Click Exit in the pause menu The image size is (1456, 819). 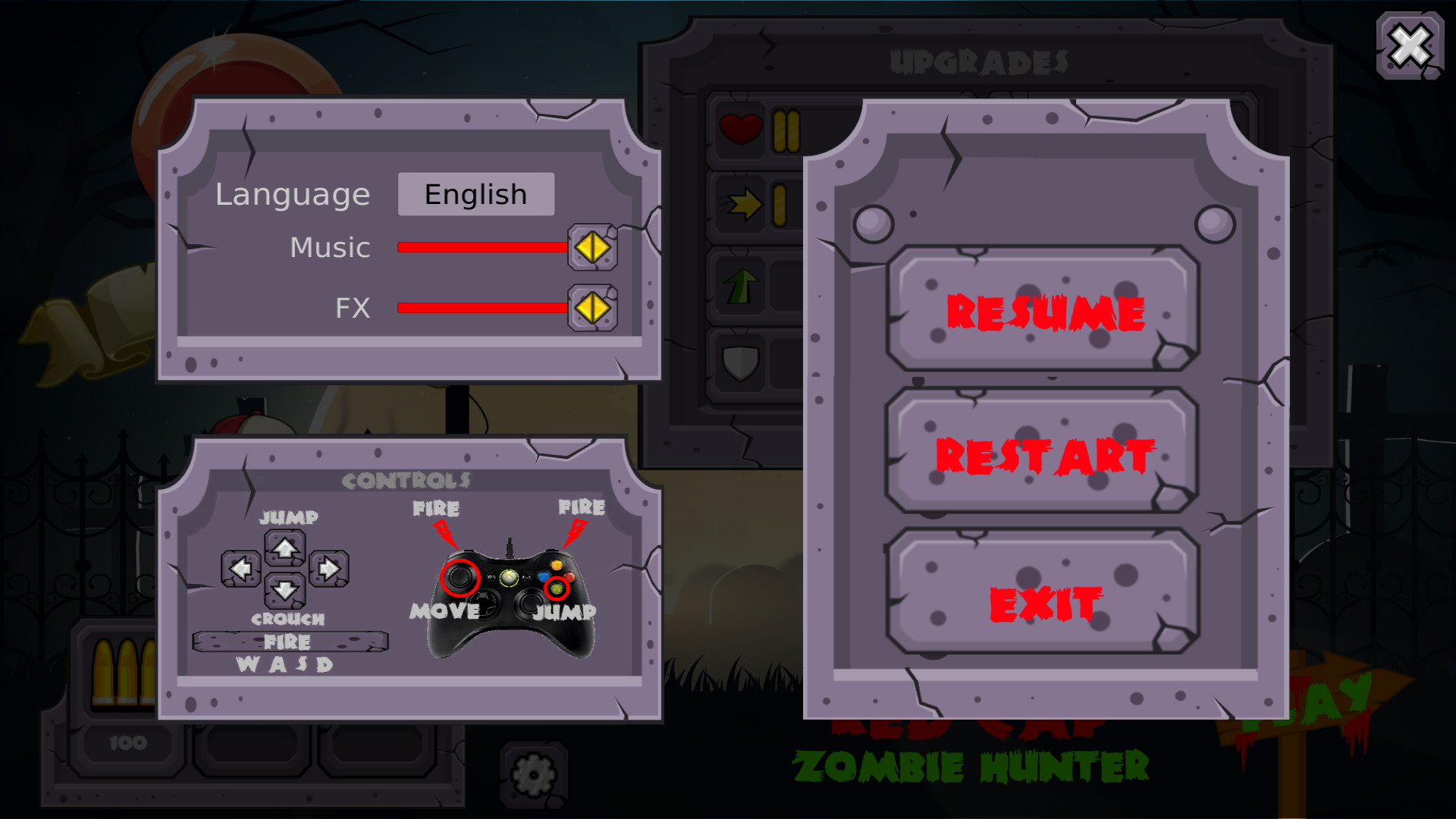[x=1043, y=601]
